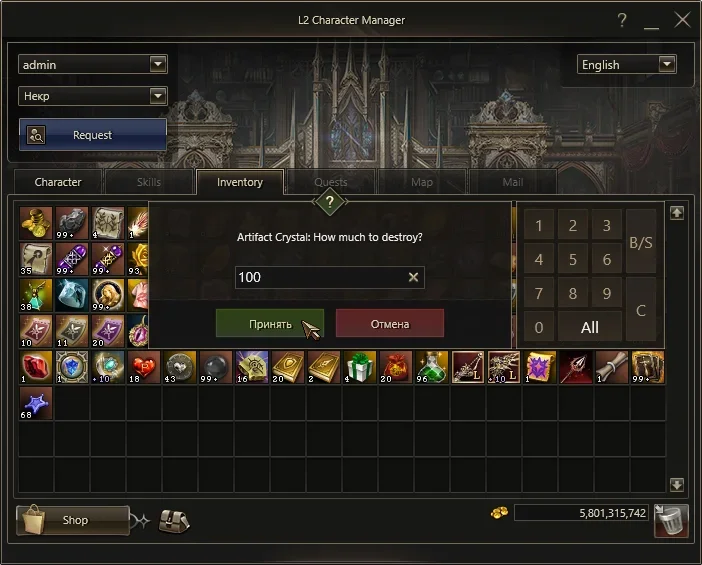Image resolution: width=702 pixels, height=565 pixels.
Task: Enter digit 0 on the number pad
Action: (x=539, y=327)
